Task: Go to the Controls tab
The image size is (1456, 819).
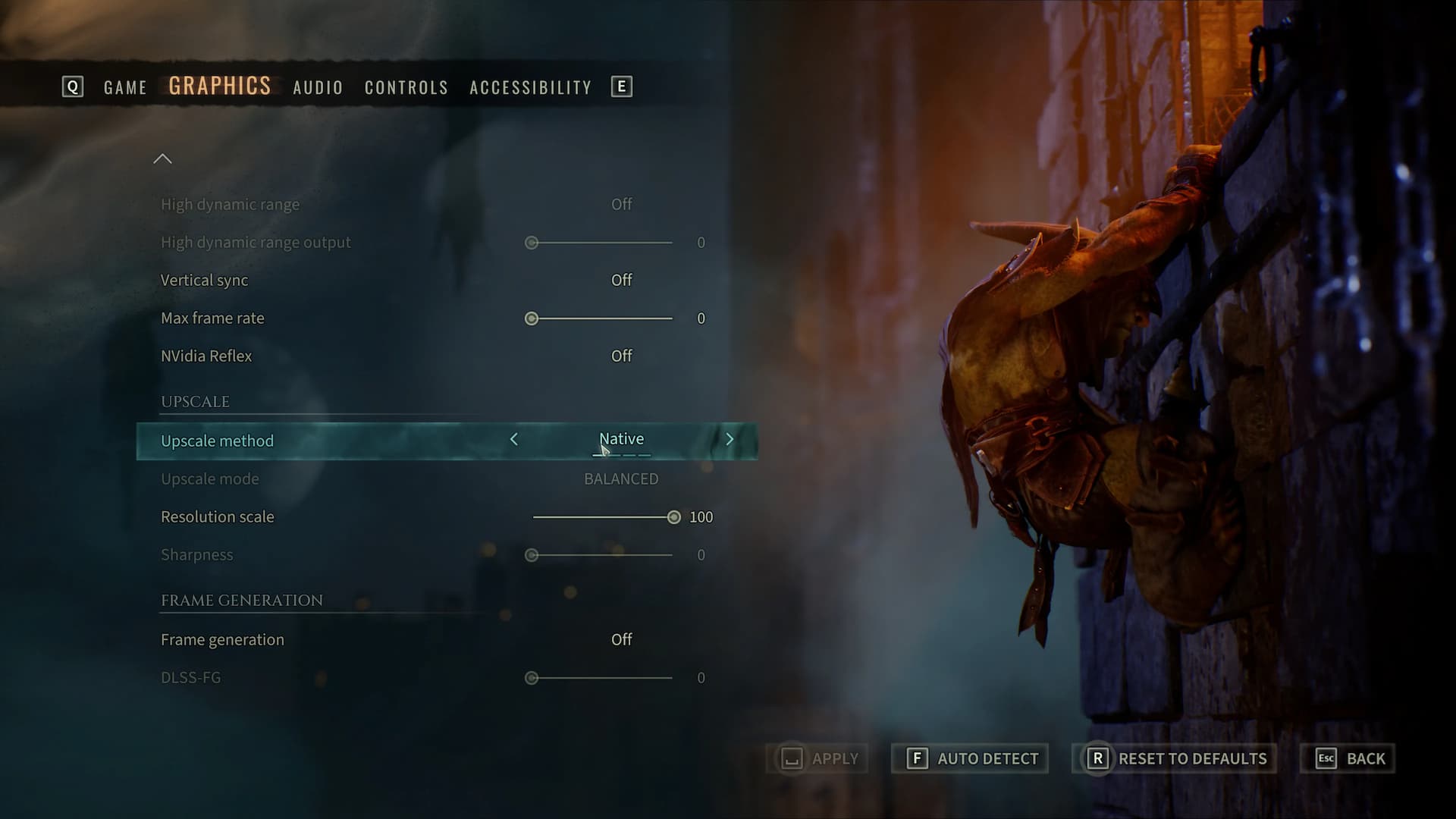Action: pos(406,87)
